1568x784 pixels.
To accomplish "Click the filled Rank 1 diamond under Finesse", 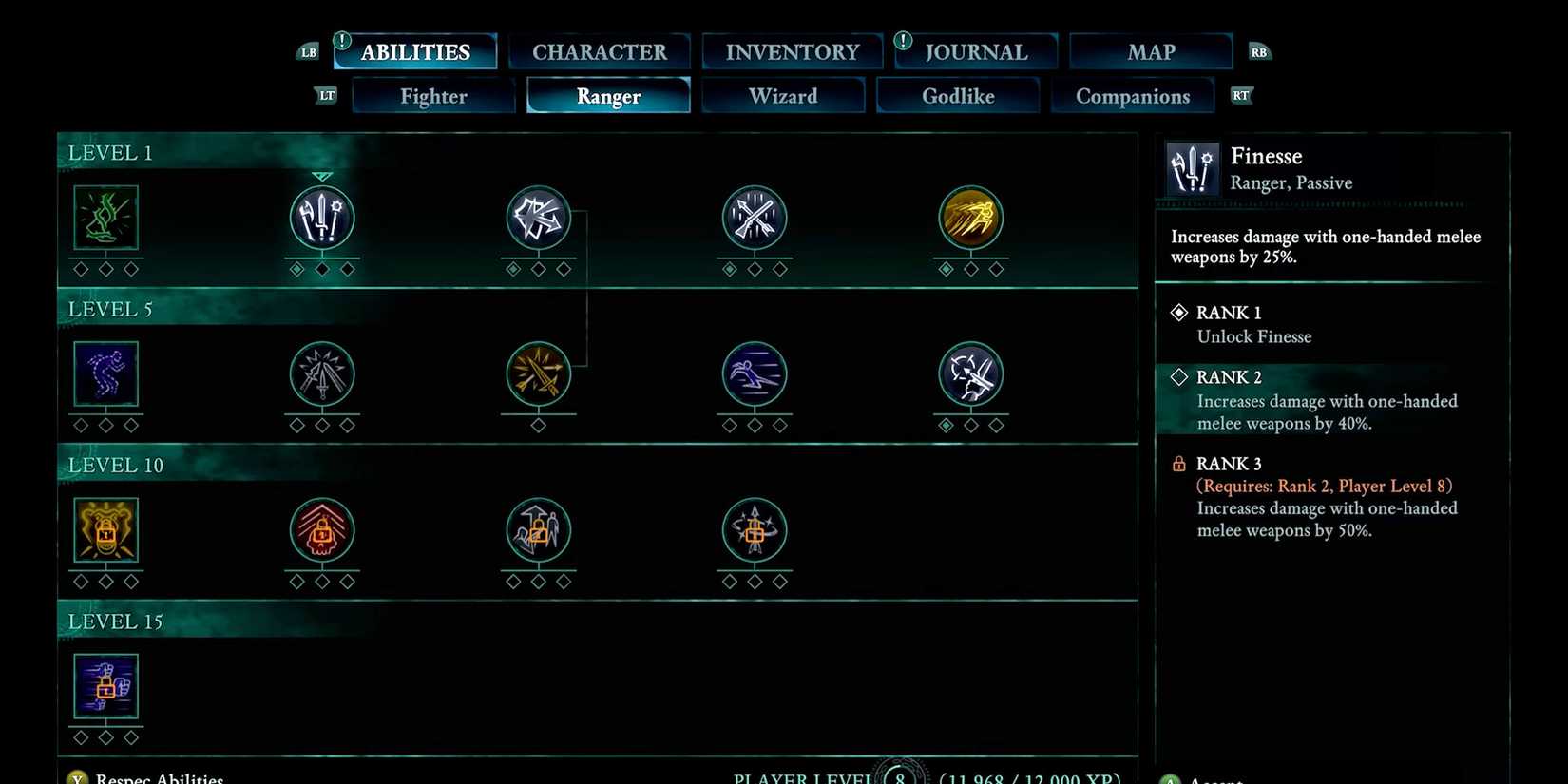I will coord(1178,312).
